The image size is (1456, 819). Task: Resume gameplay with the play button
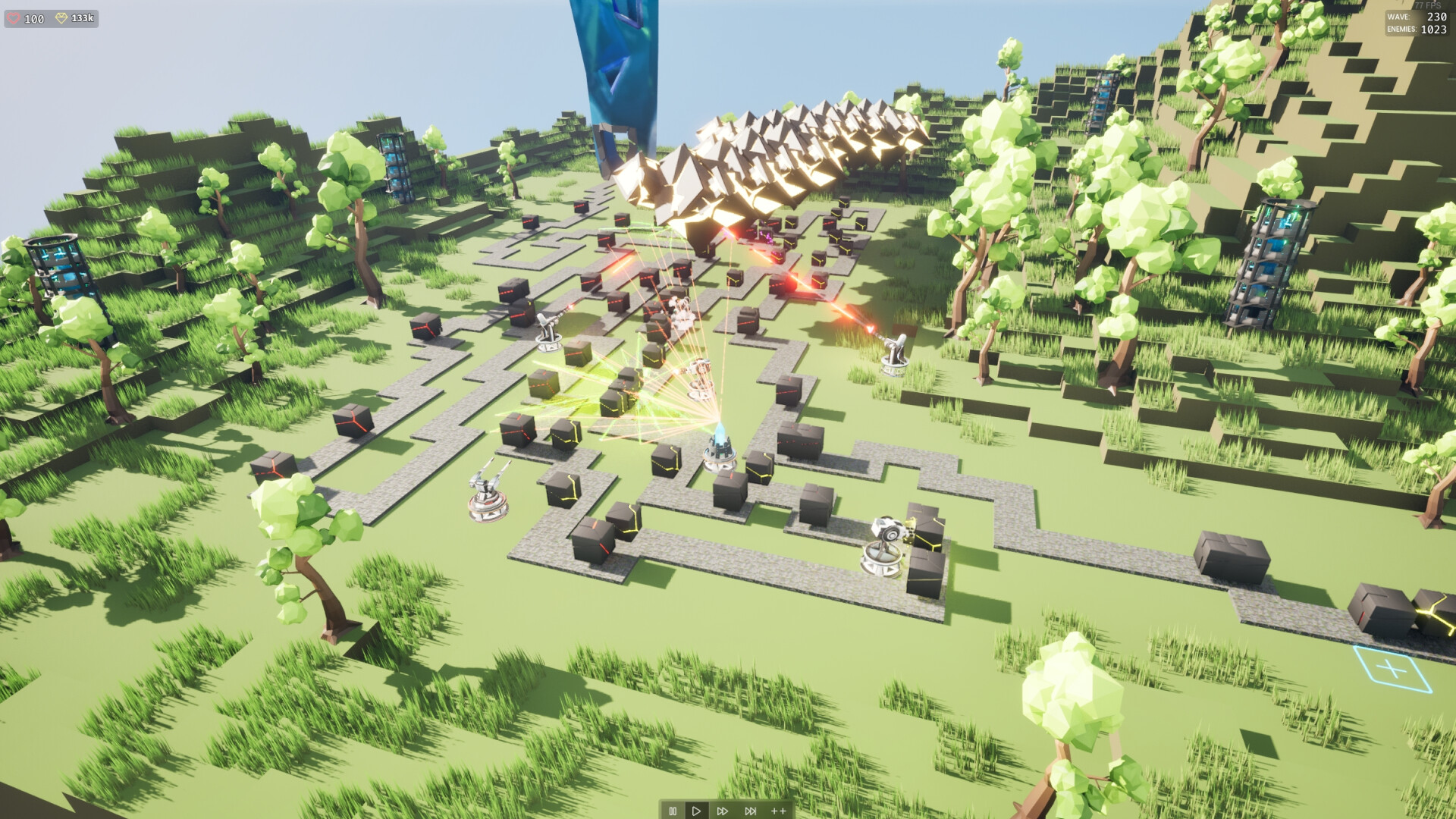click(697, 810)
